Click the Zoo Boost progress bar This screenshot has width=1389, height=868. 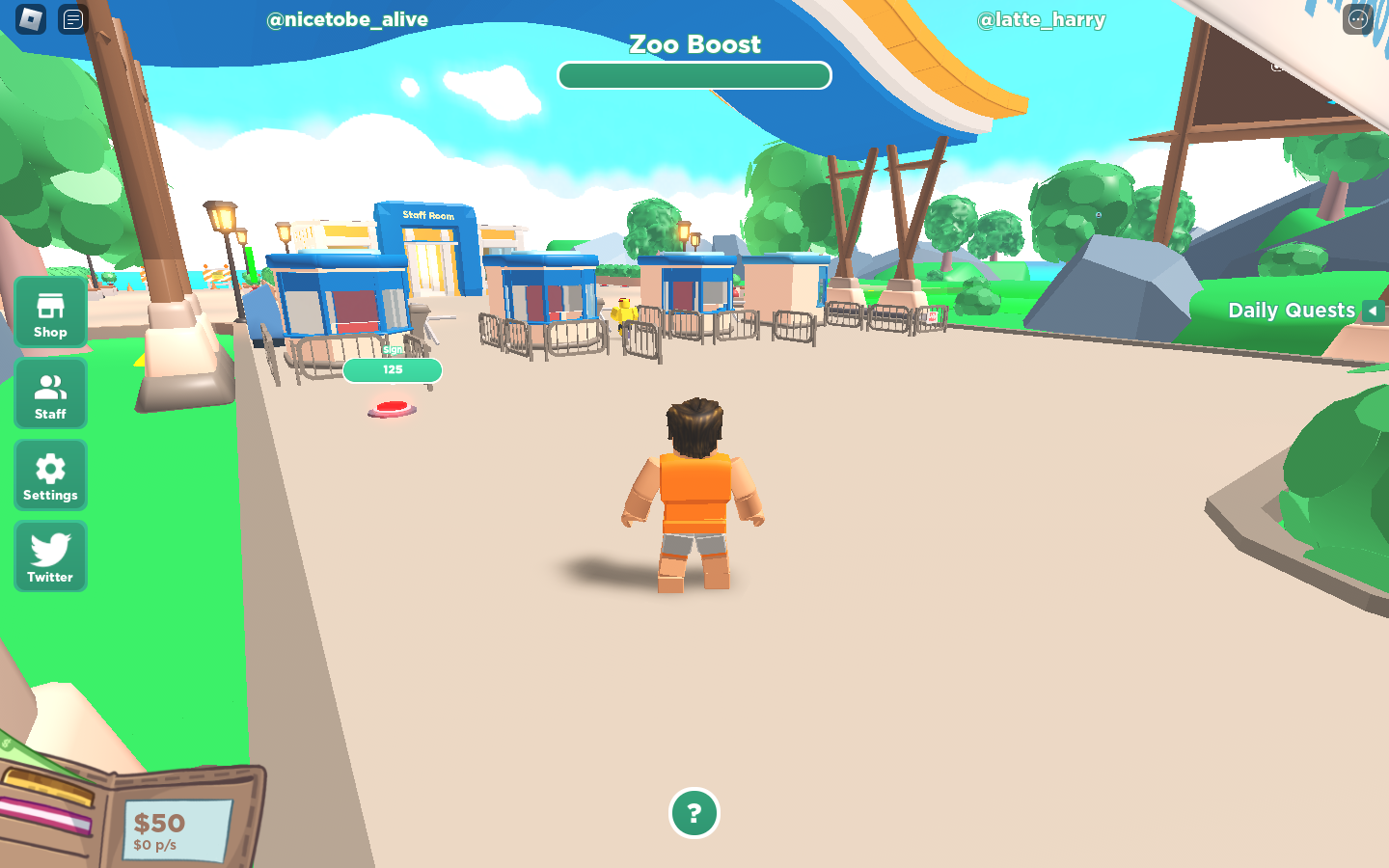pyautogui.click(x=694, y=75)
